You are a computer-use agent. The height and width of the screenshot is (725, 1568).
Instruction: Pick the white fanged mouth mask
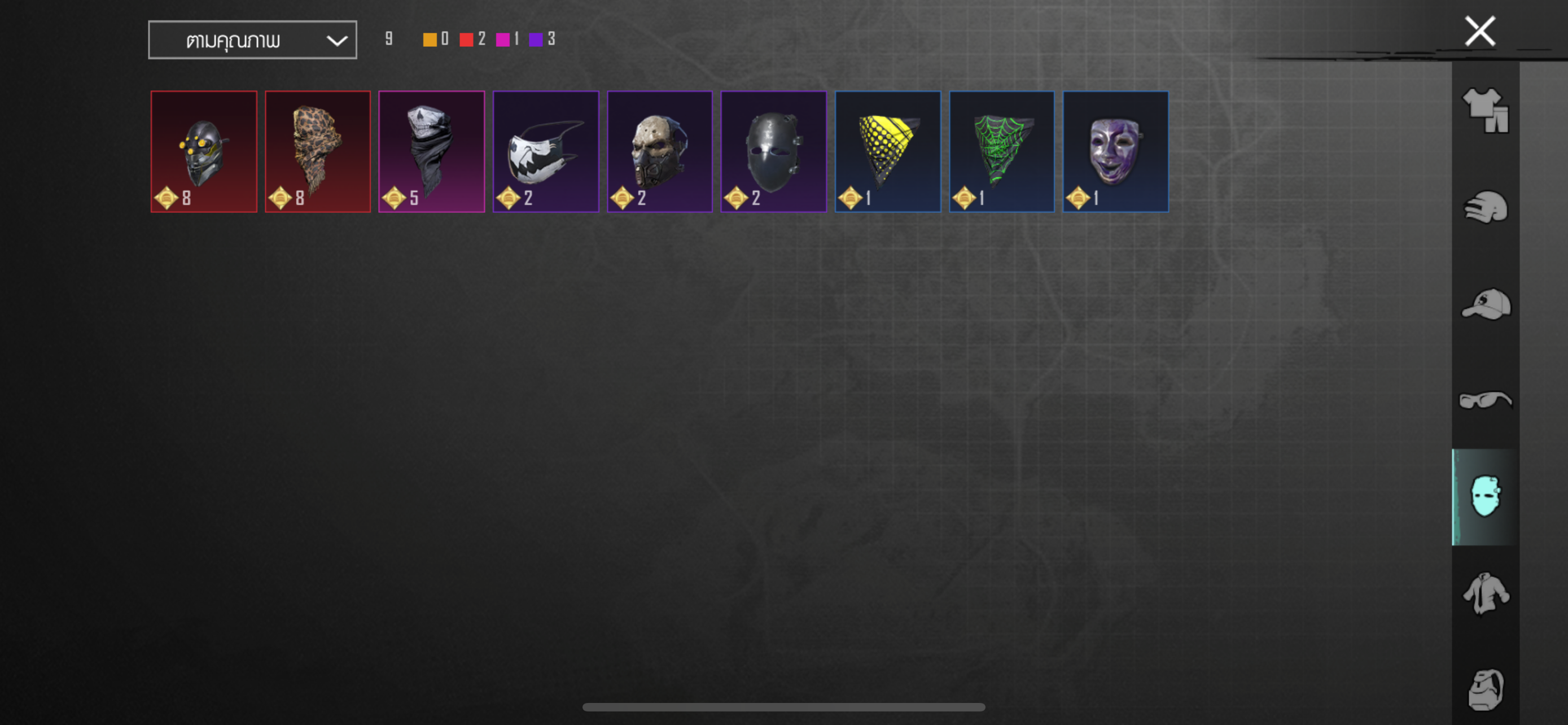click(545, 151)
